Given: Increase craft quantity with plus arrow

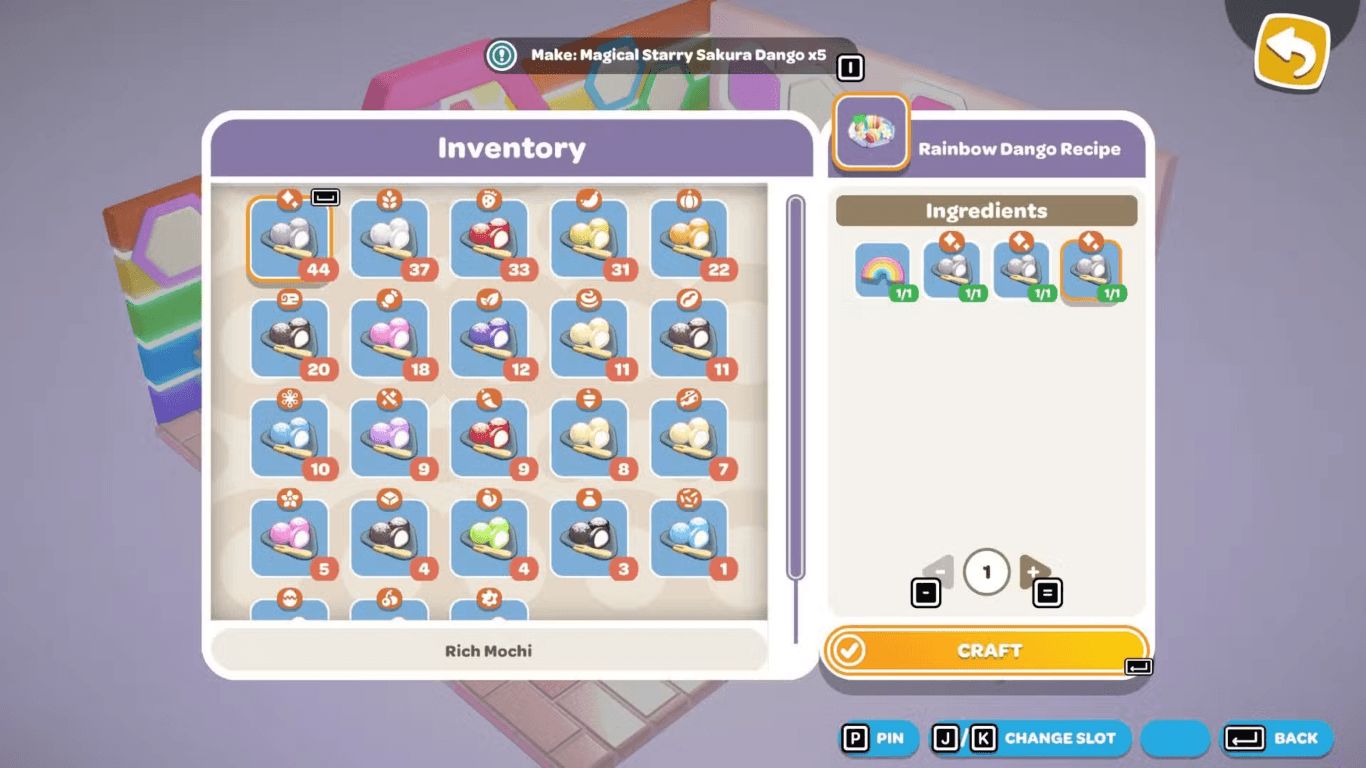Looking at the screenshot, I should (x=1033, y=572).
